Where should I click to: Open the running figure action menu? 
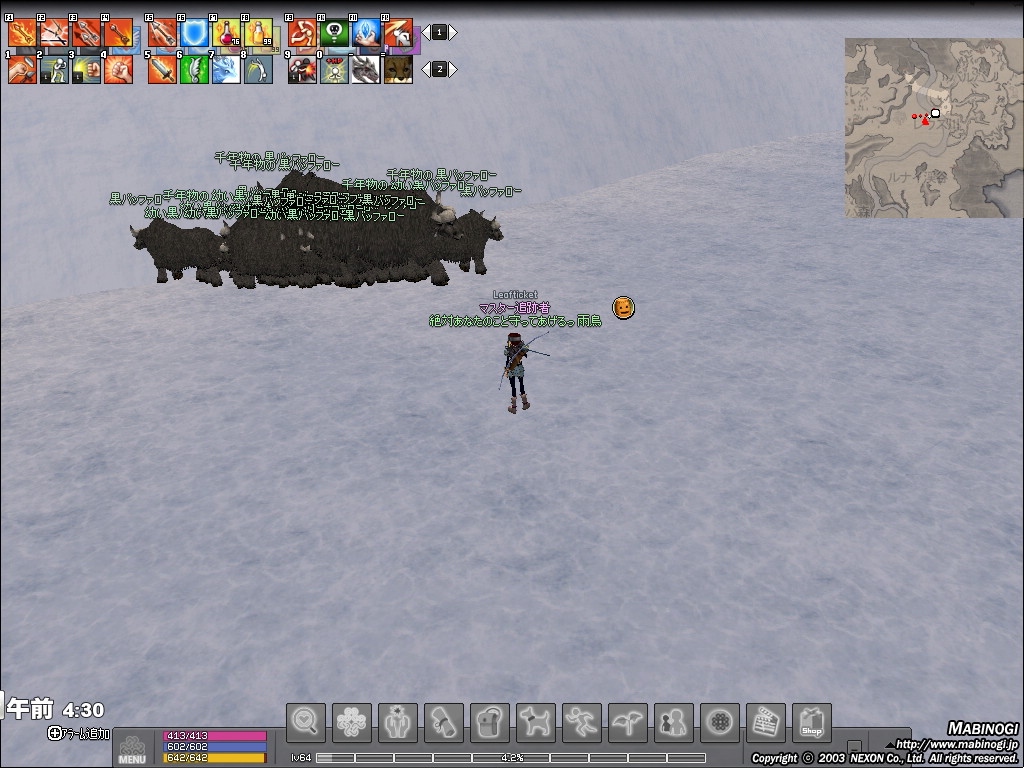581,722
